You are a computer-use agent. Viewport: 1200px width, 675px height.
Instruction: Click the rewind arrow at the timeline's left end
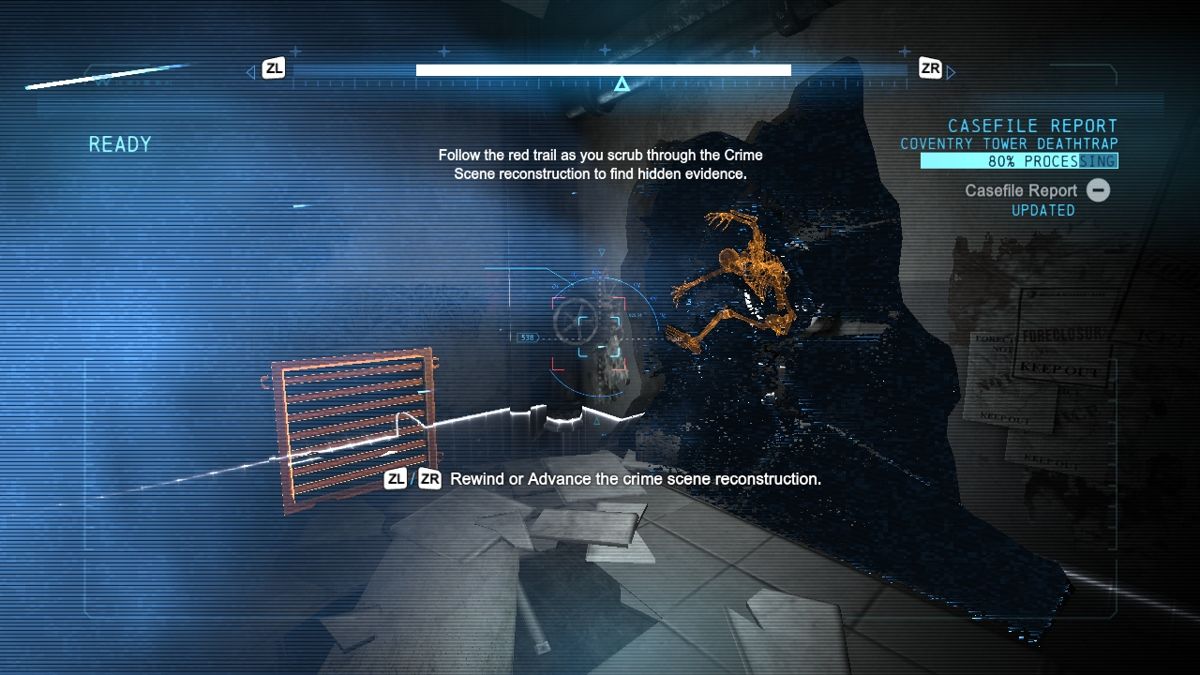[x=251, y=72]
